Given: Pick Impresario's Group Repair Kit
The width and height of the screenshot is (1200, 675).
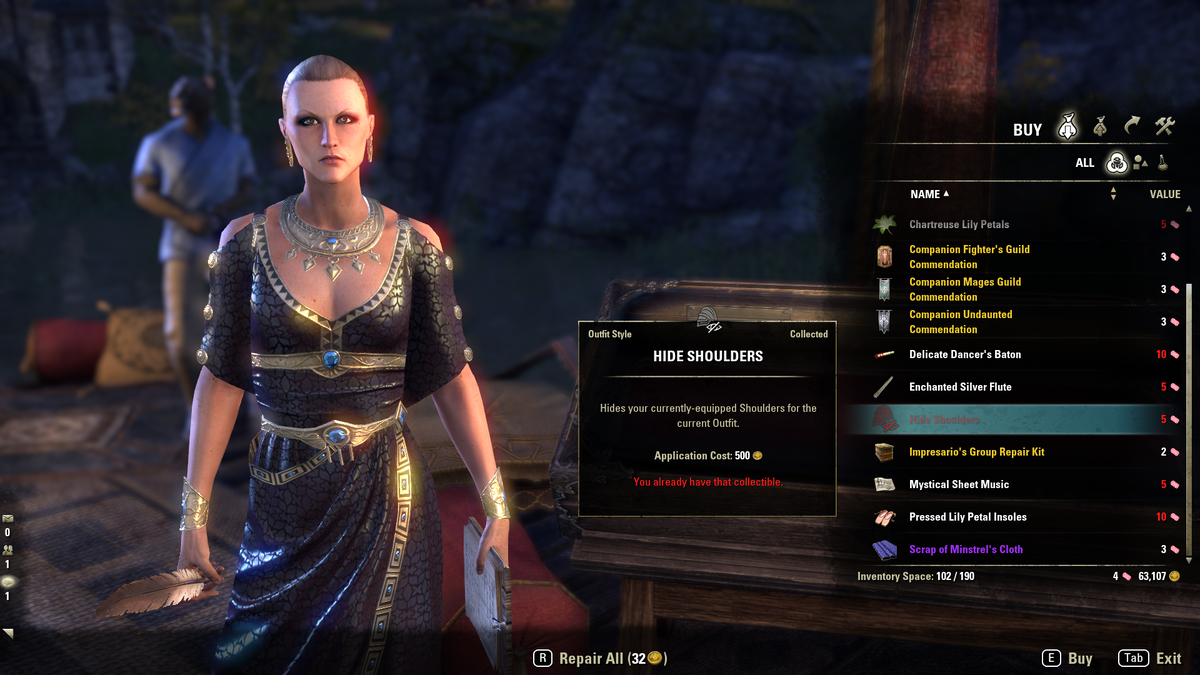Looking at the screenshot, I should click(976, 452).
